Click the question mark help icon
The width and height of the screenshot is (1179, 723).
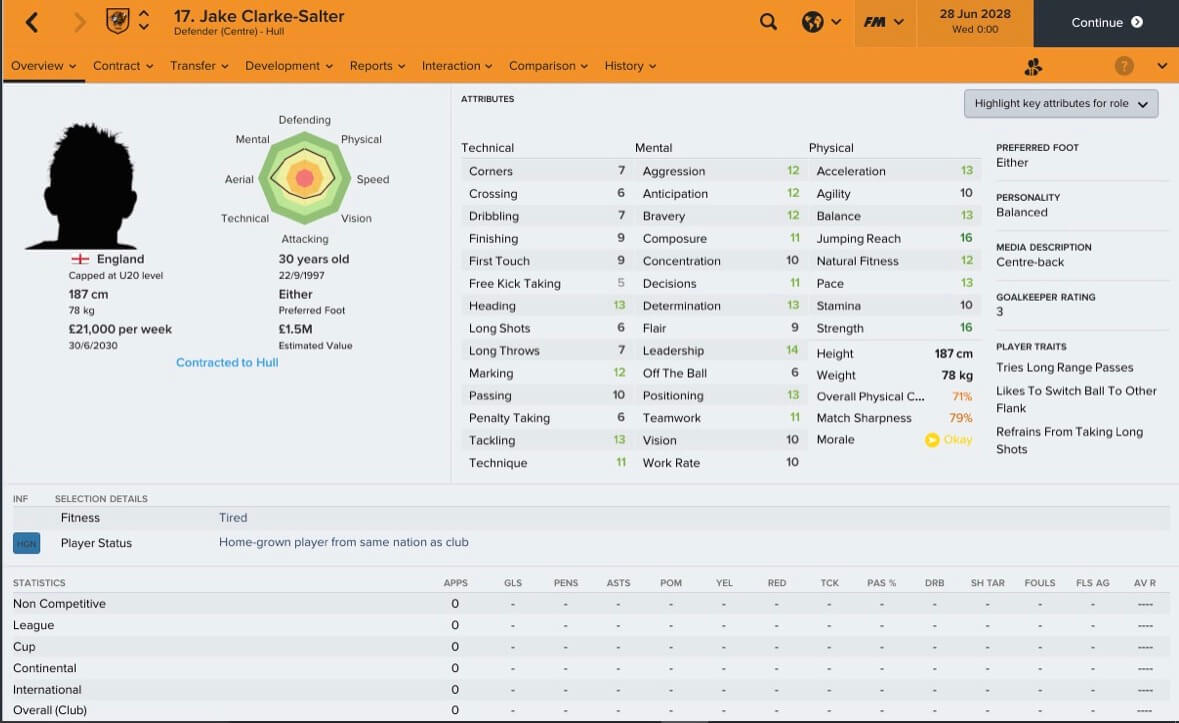tap(1124, 66)
